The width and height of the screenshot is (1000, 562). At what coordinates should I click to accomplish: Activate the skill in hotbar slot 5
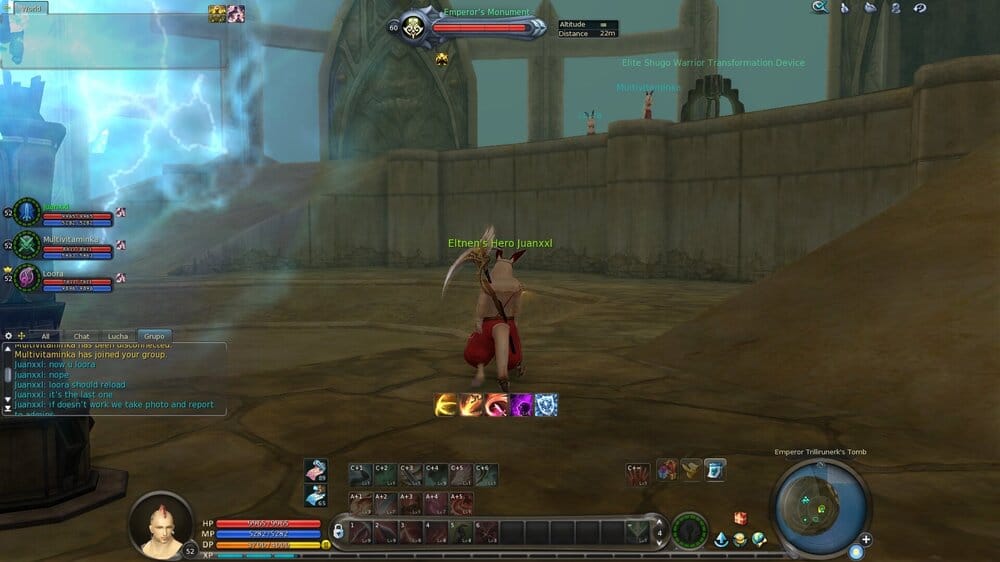tap(461, 531)
